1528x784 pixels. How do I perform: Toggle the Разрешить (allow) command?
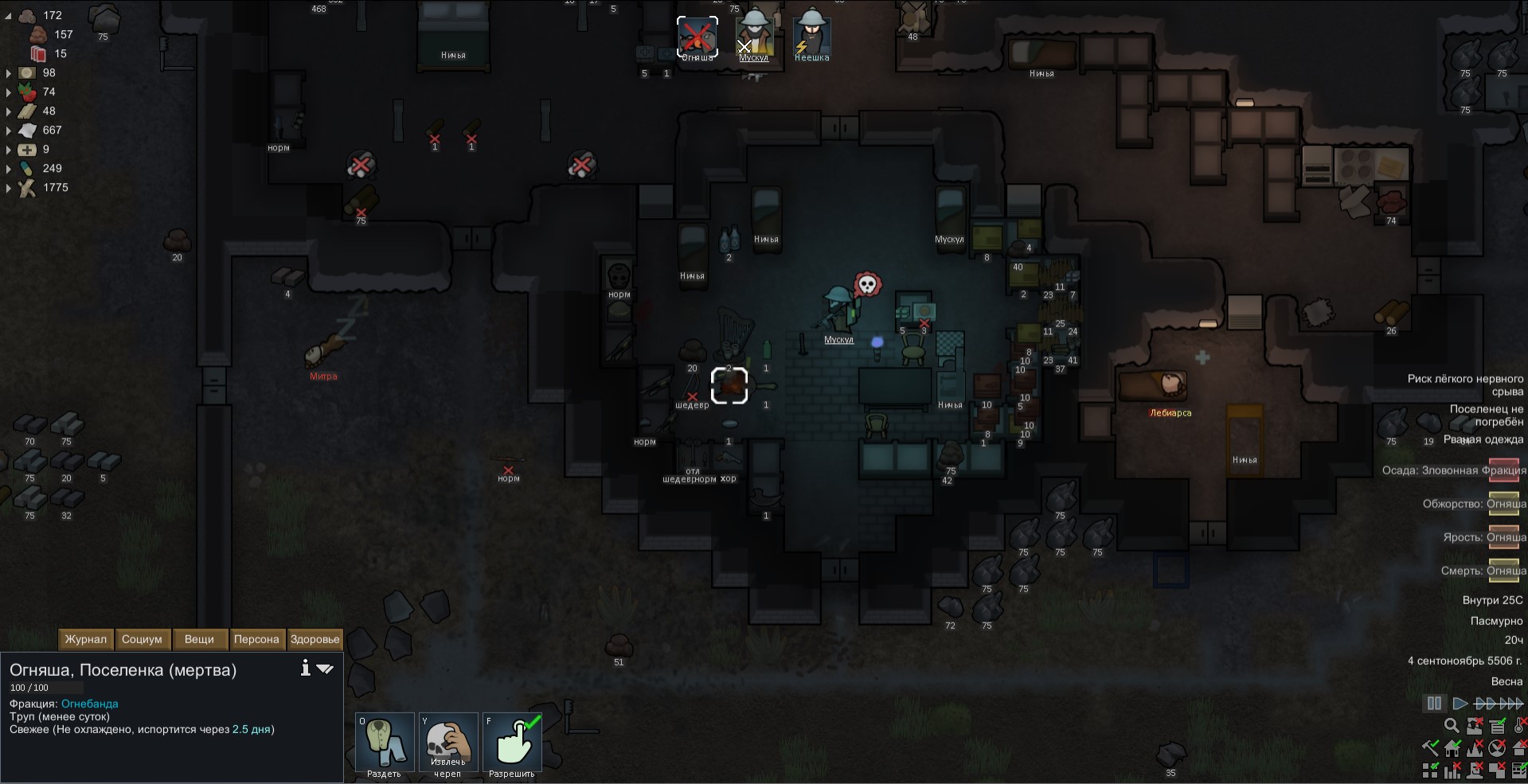point(512,743)
